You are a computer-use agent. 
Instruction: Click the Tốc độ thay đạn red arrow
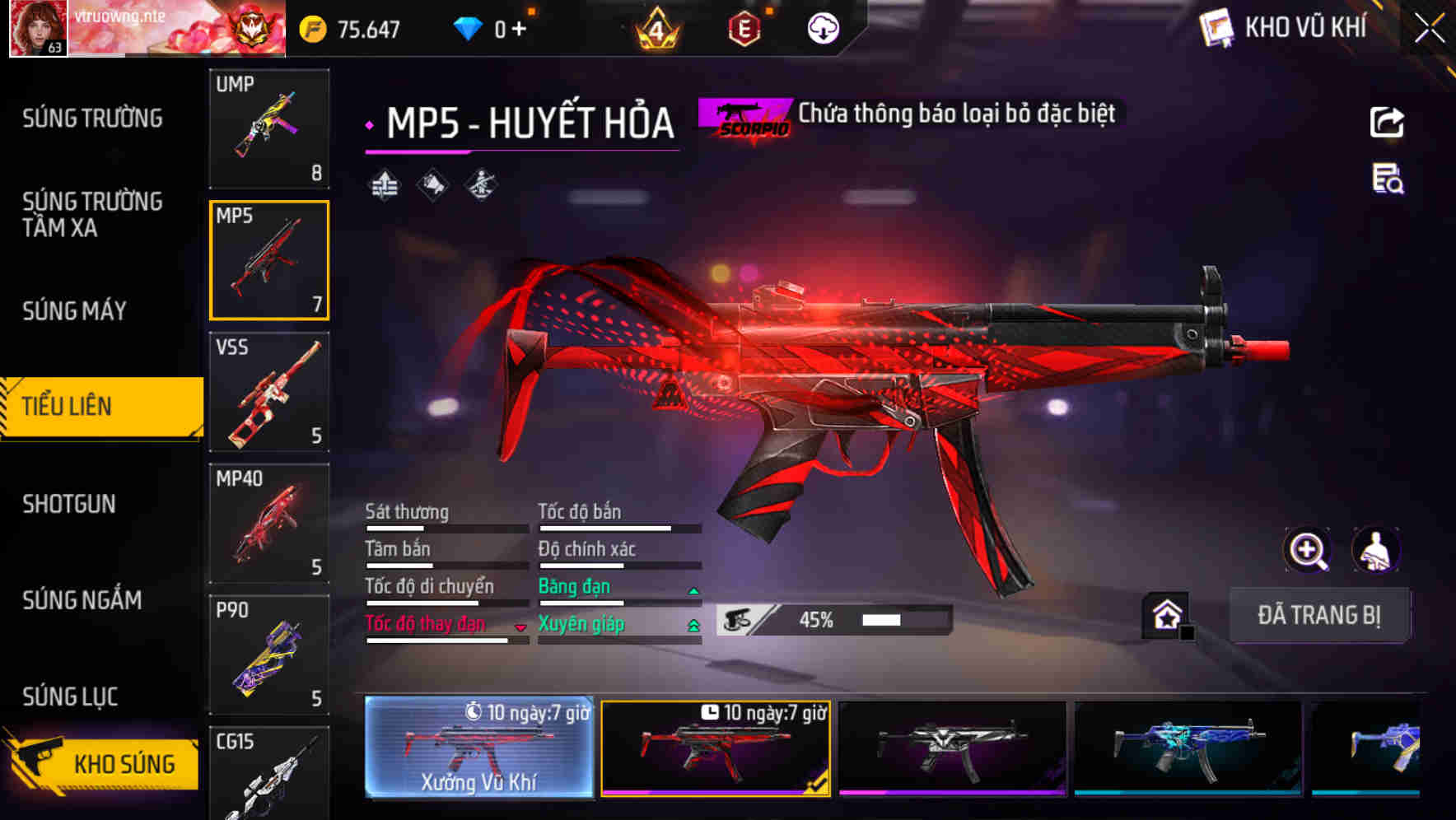[520, 627]
